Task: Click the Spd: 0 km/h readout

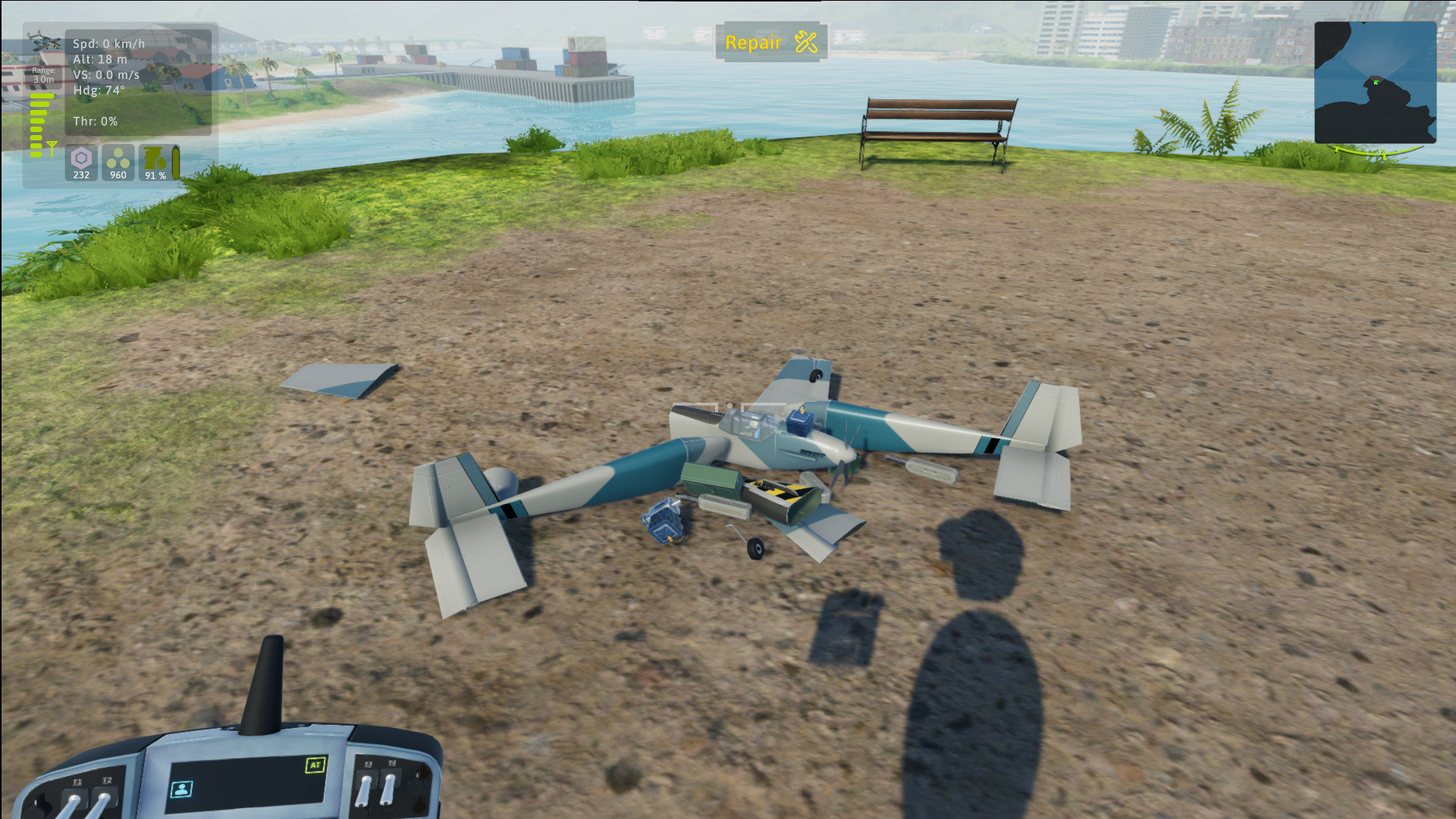Action: click(x=108, y=43)
